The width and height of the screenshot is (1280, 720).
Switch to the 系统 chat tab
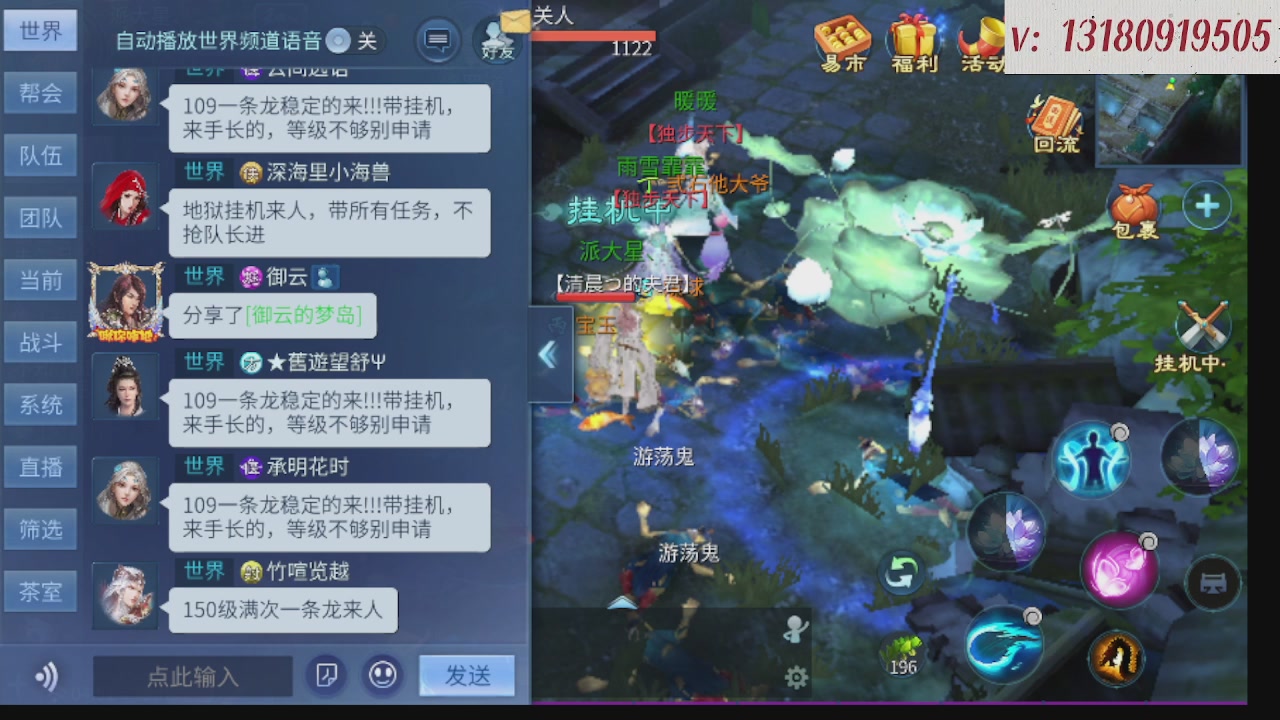point(40,404)
